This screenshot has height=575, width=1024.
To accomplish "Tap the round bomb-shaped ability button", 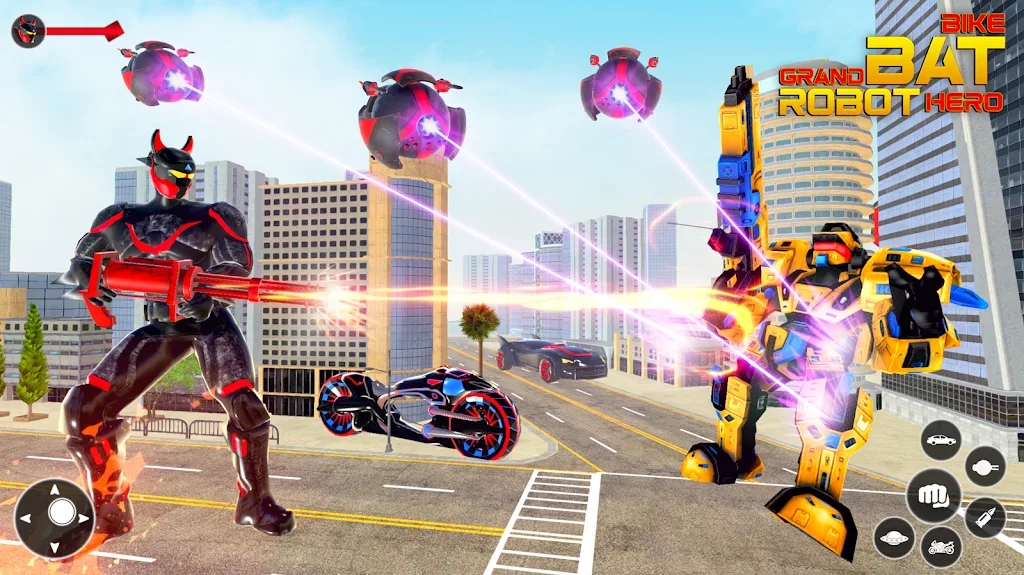I will [985, 466].
